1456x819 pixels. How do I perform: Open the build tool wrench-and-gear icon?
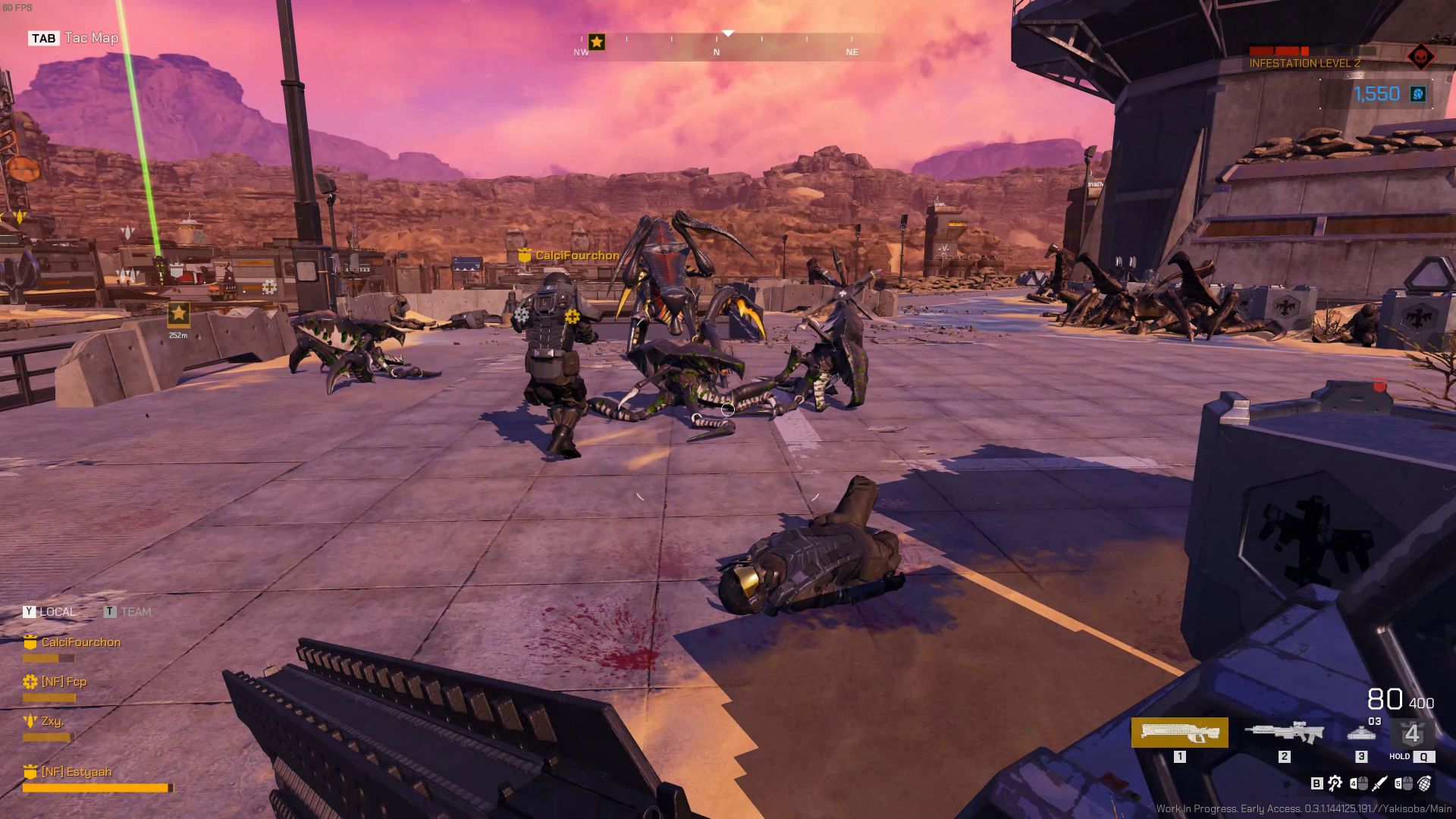[x=1335, y=783]
